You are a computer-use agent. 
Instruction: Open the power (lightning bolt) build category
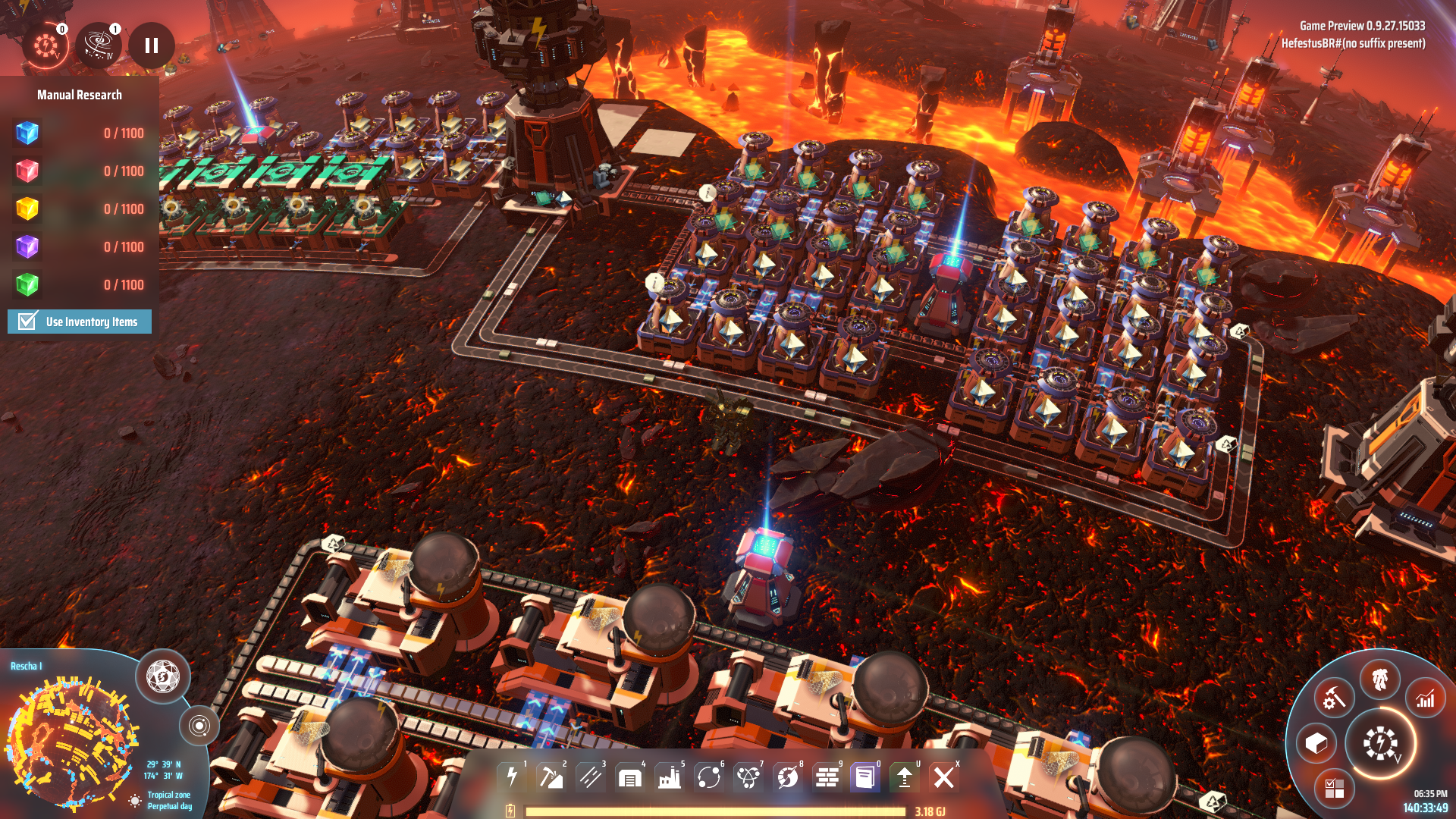pyautogui.click(x=512, y=777)
